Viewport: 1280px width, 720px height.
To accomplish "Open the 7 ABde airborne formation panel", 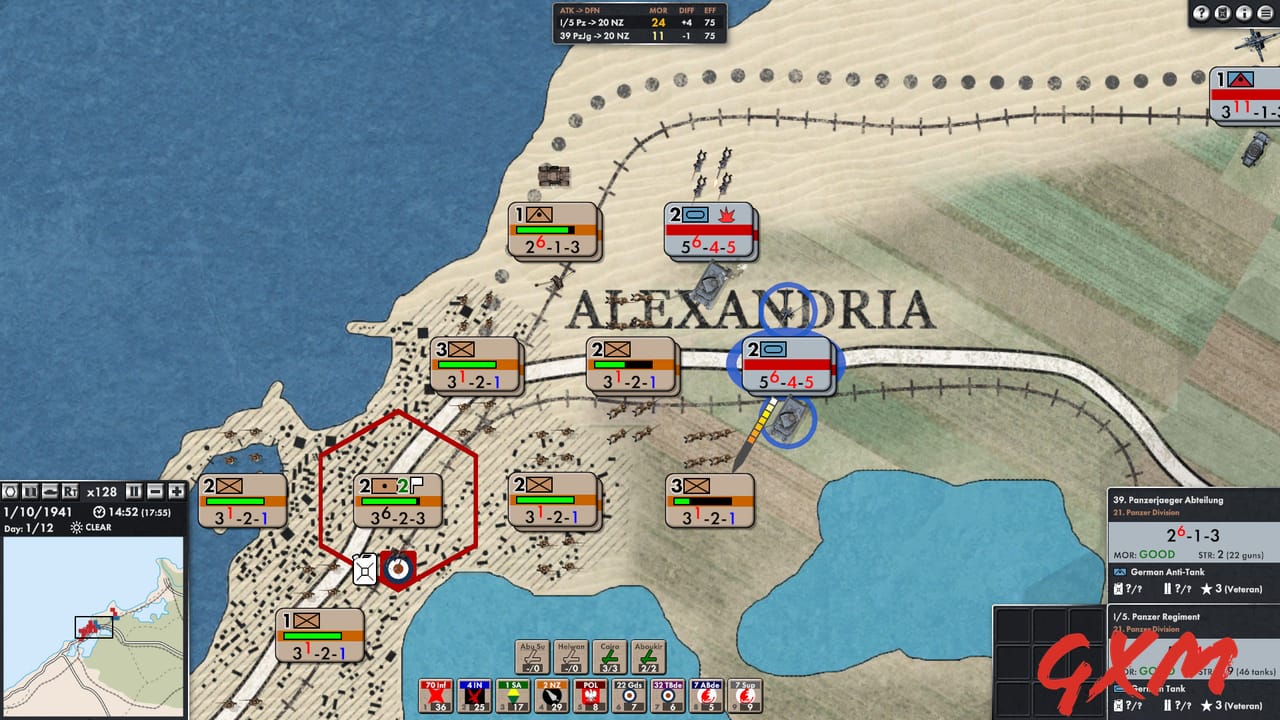I will (704, 694).
